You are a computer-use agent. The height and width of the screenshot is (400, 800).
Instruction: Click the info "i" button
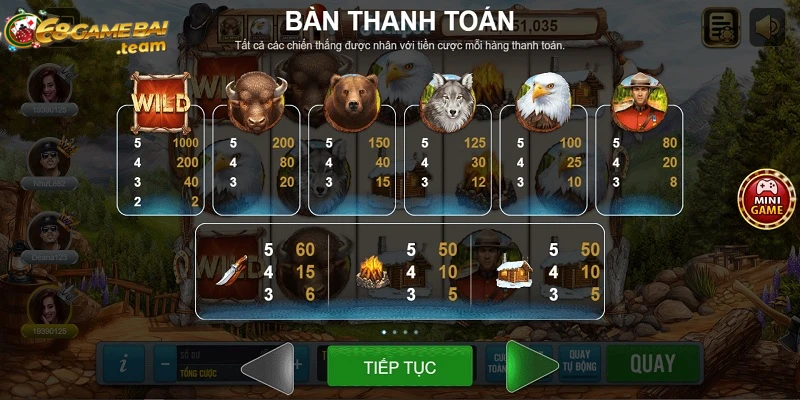[x=123, y=364]
